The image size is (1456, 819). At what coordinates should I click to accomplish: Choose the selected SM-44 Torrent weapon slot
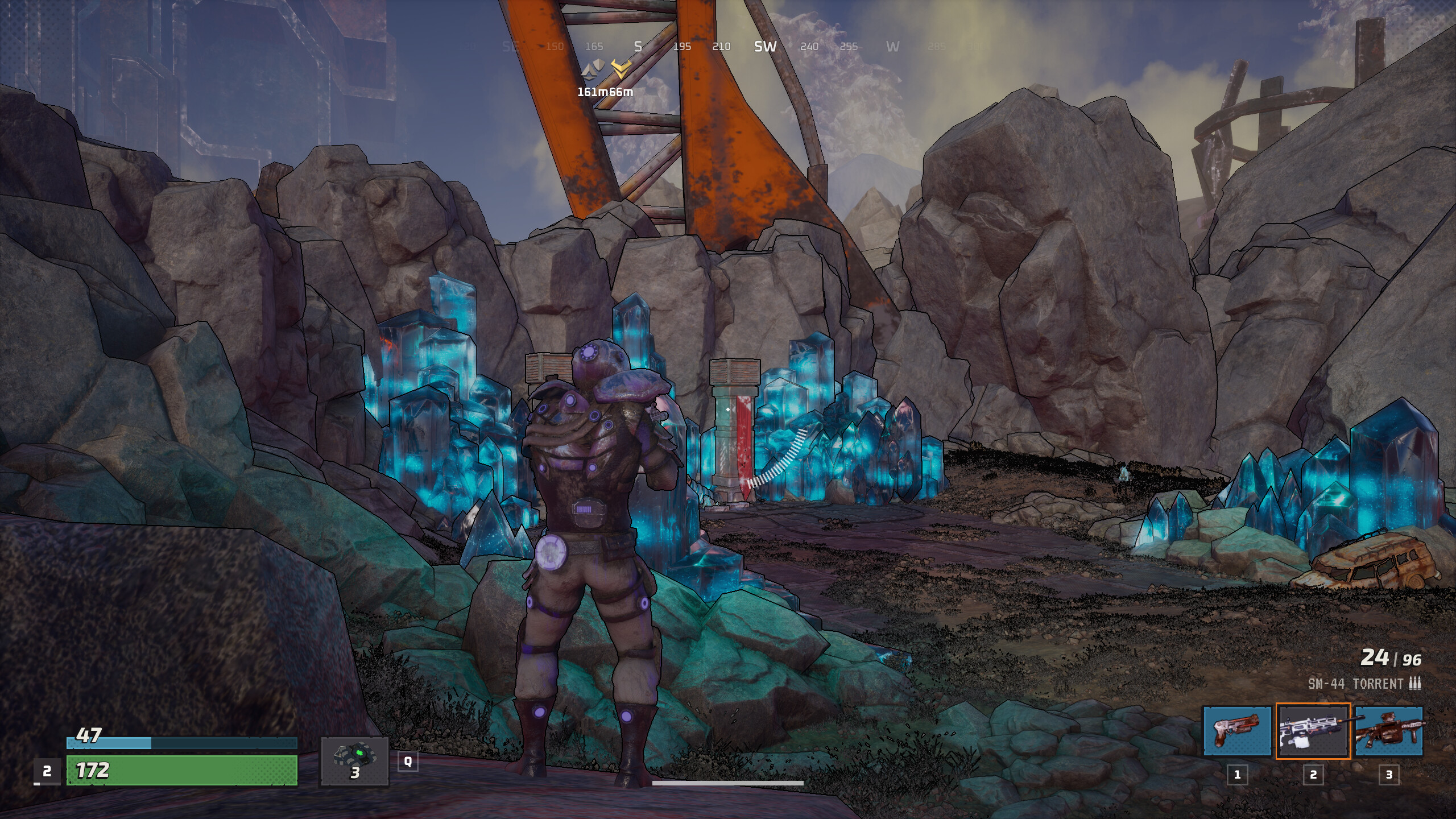(1313, 731)
